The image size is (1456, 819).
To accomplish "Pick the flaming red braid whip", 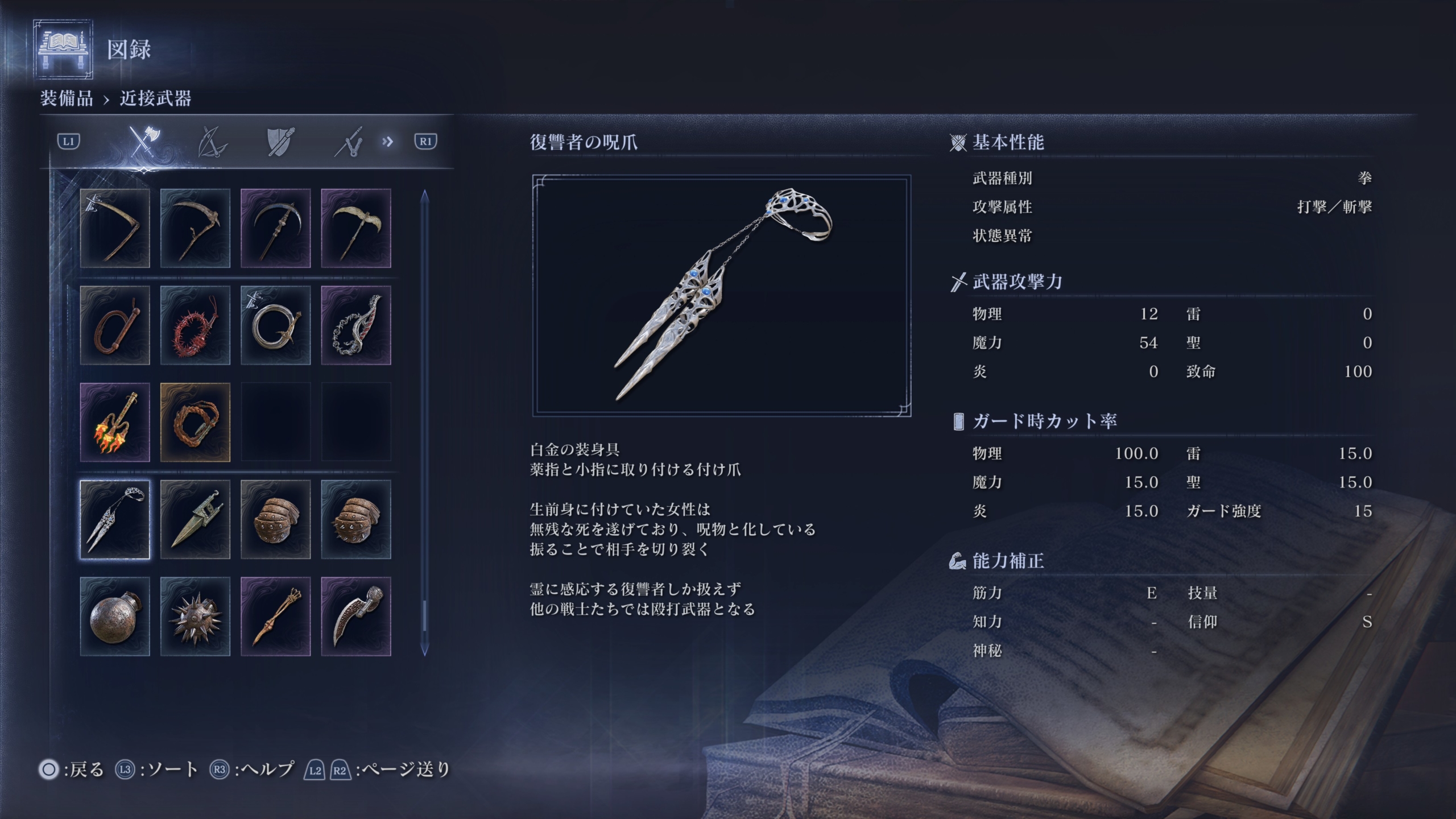I will [x=115, y=422].
